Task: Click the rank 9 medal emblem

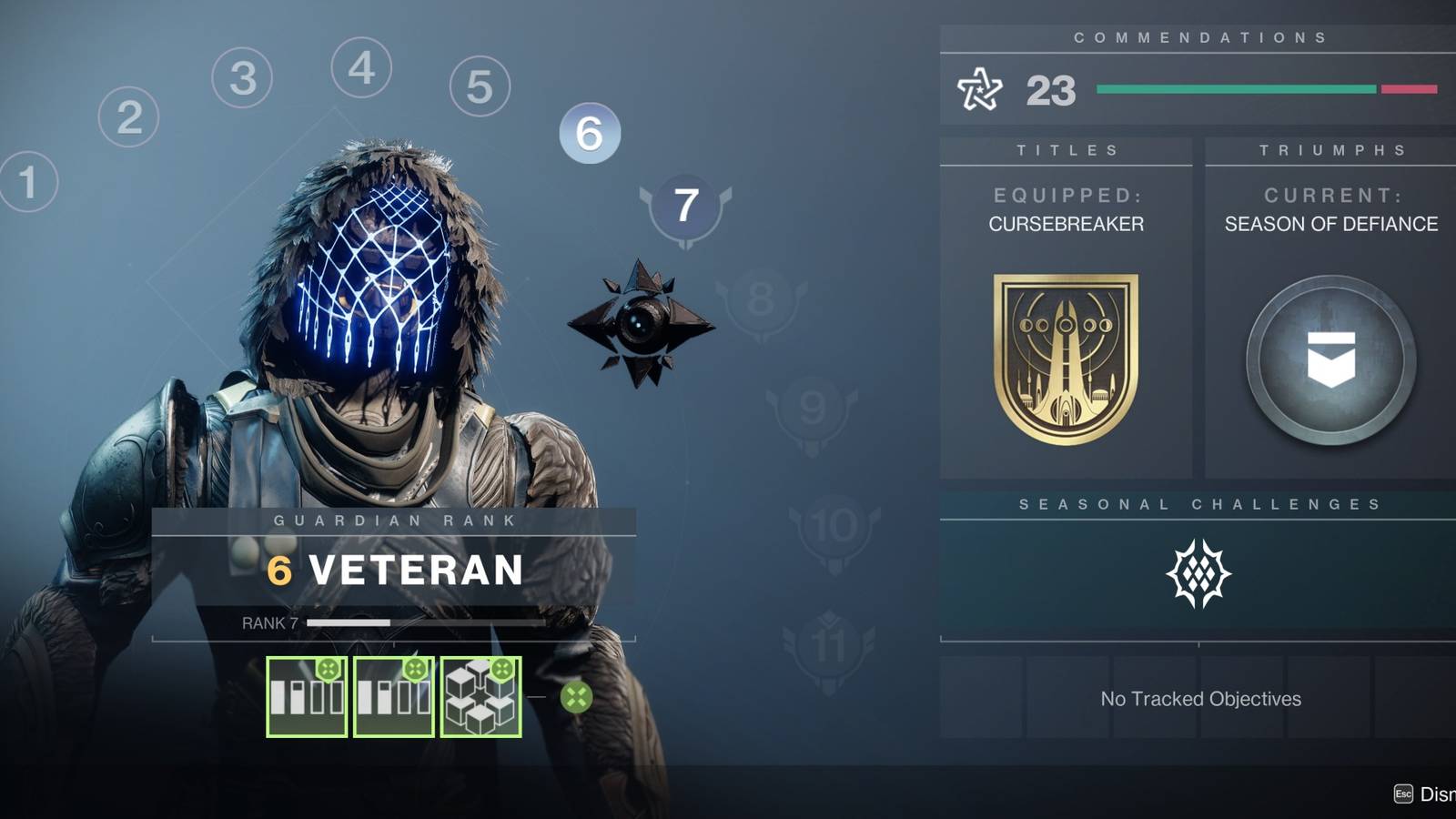Action: pyautogui.click(x=813, y=405)
